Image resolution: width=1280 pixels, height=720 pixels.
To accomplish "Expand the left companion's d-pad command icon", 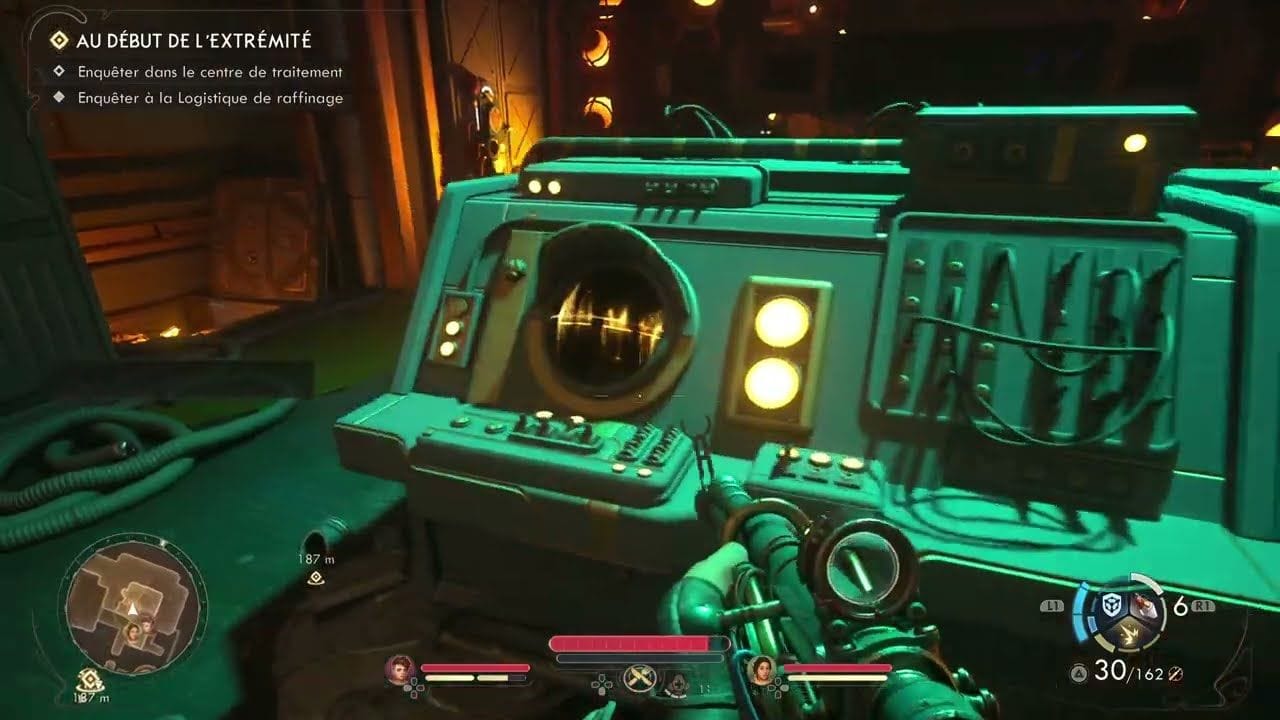I will coord(415,688).
